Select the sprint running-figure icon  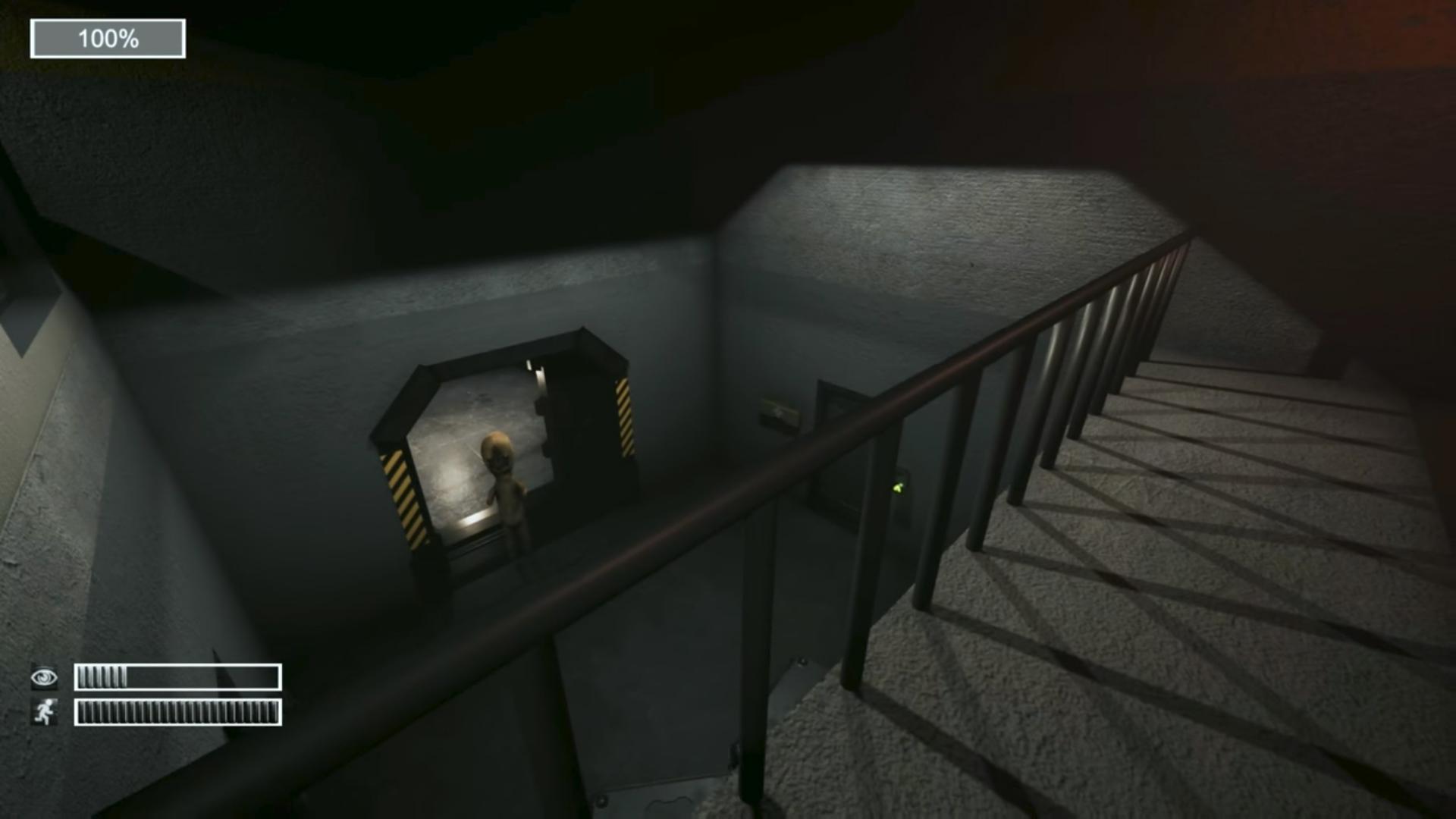pos(44,711)
